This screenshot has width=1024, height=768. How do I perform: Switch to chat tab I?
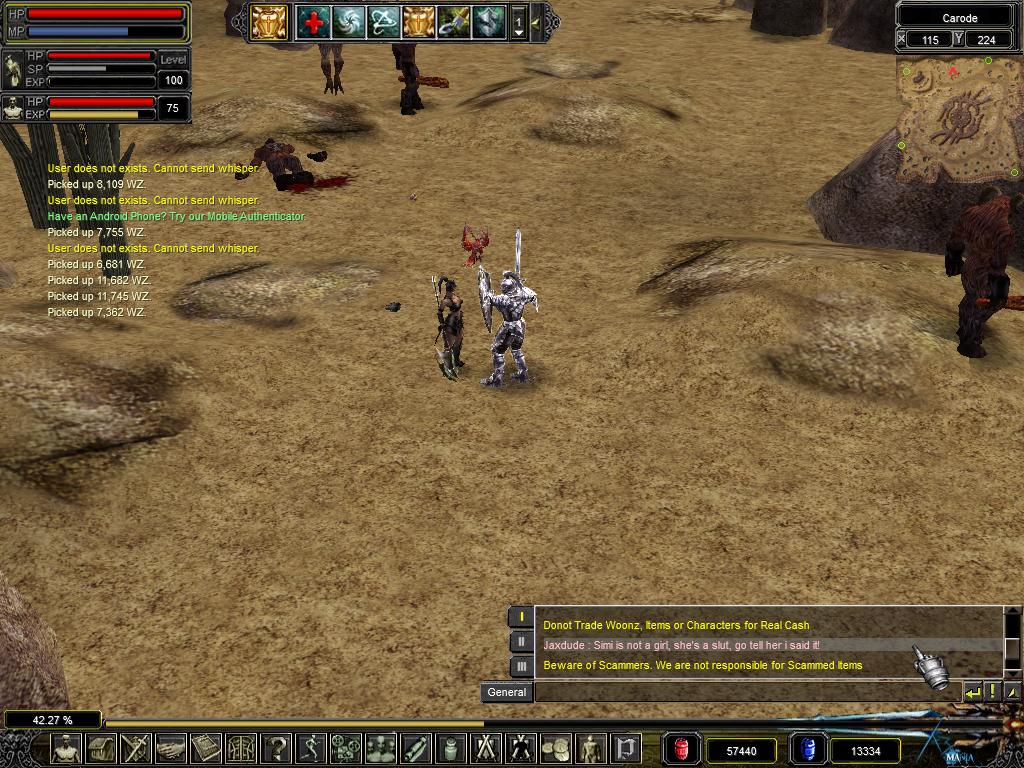[x=520, y=617]
